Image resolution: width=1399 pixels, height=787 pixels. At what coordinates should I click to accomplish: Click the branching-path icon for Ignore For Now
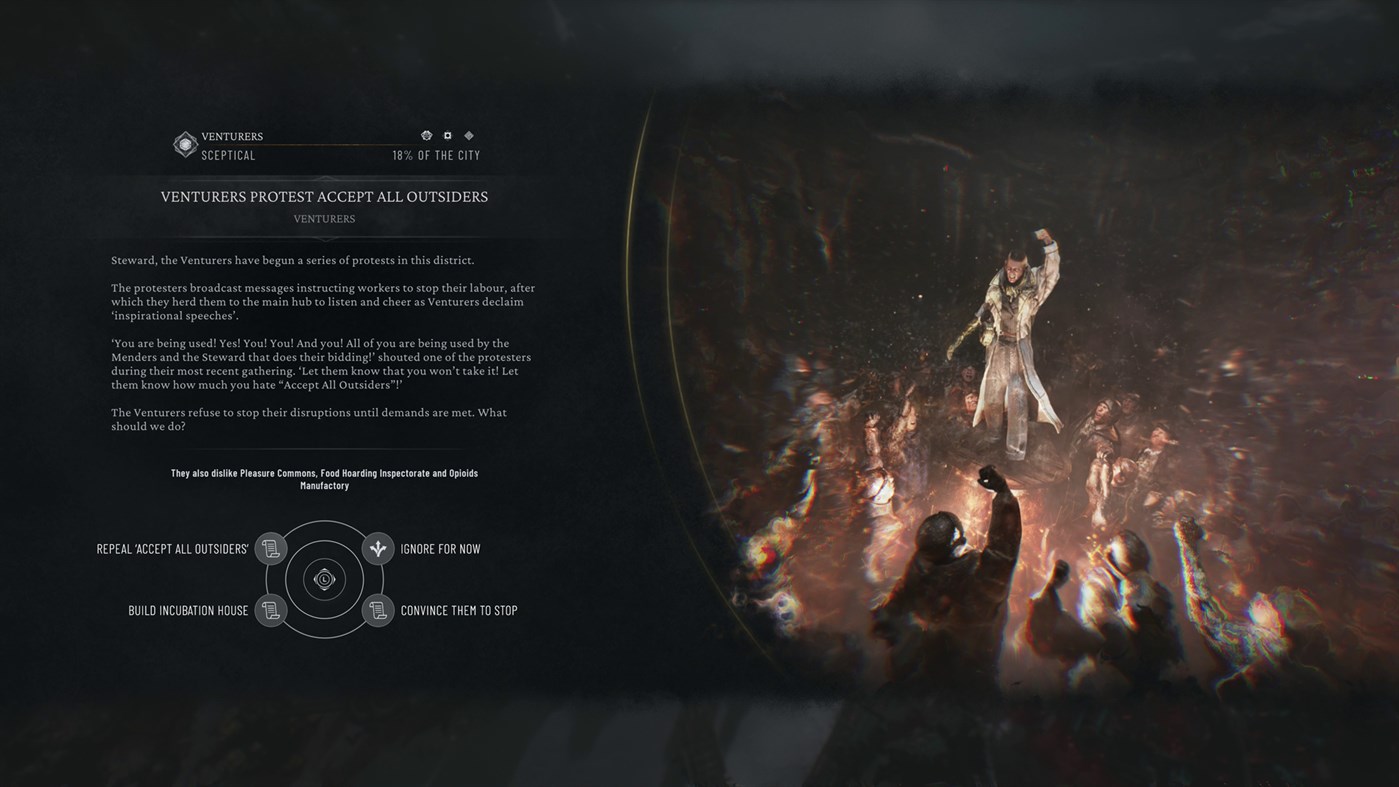[x=377, y=548]
